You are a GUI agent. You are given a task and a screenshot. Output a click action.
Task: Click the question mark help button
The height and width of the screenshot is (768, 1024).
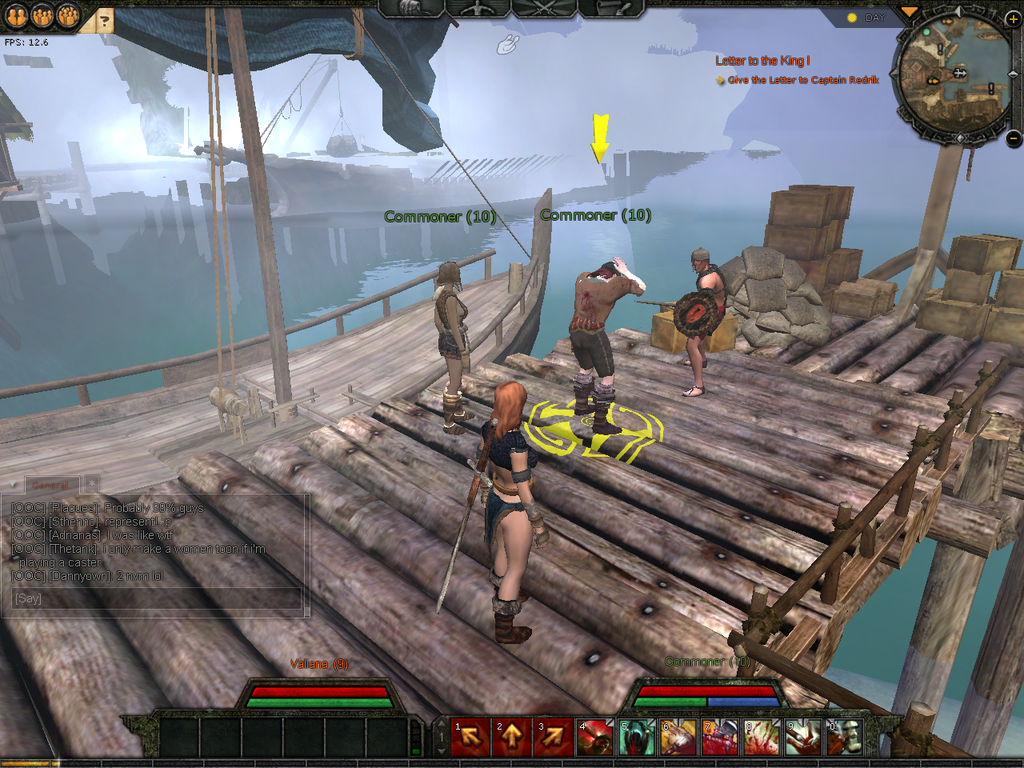[104, 18]
